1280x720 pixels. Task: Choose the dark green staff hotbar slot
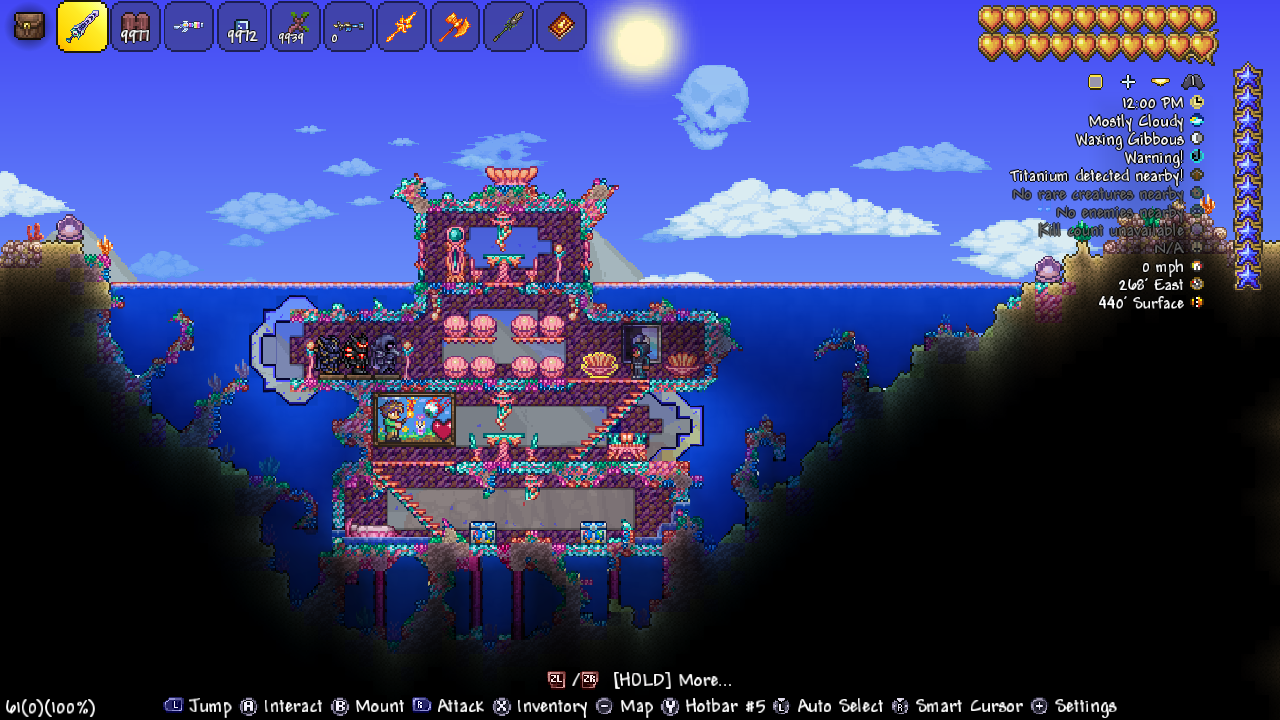click(x=508, y=27)
